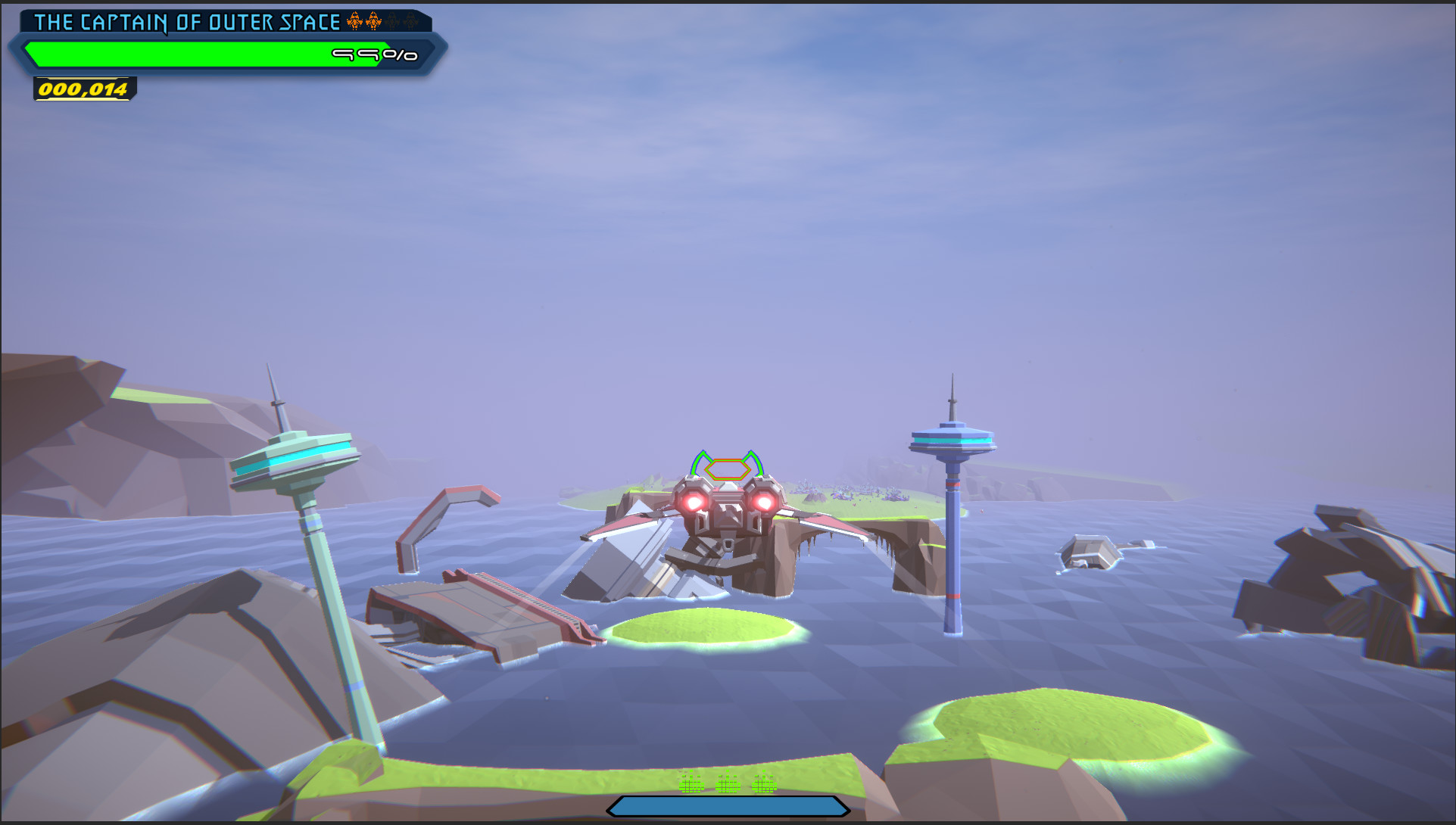This screenshot has width=1456, height=825.
Task: Click the 000,014 score counter
Action: coord(83,89)
